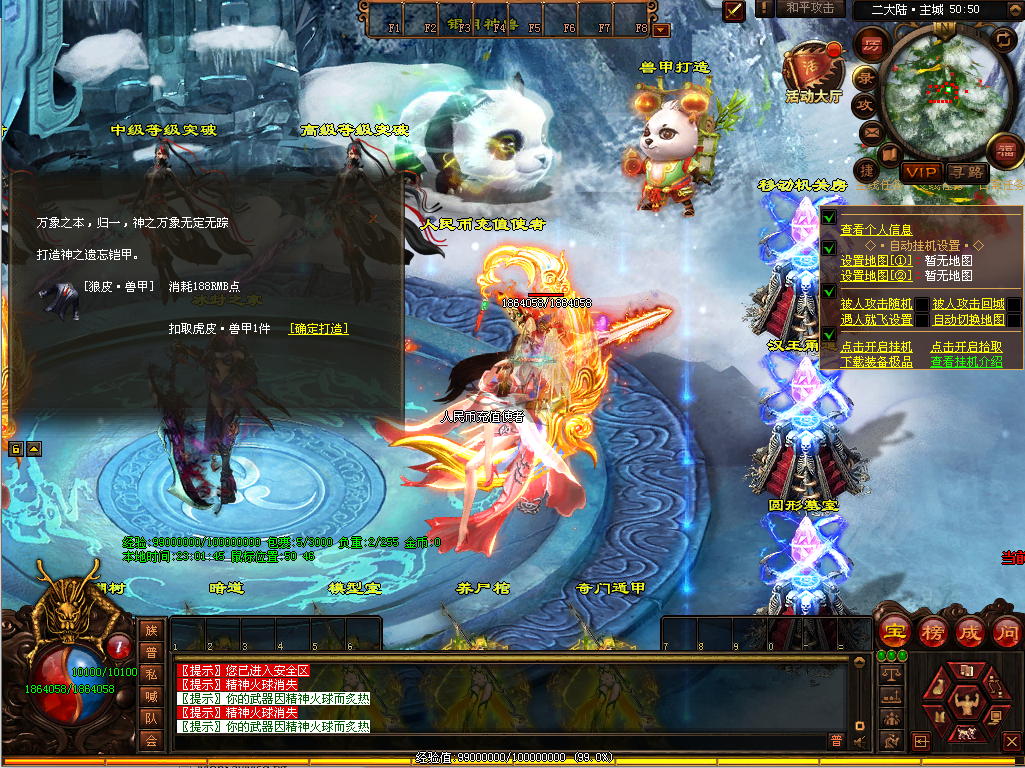Viewport: 1025px width, 768px height.
Task: Open the 宝 treasure shop button
Action: pyautogui.click(x=893, y=632)
